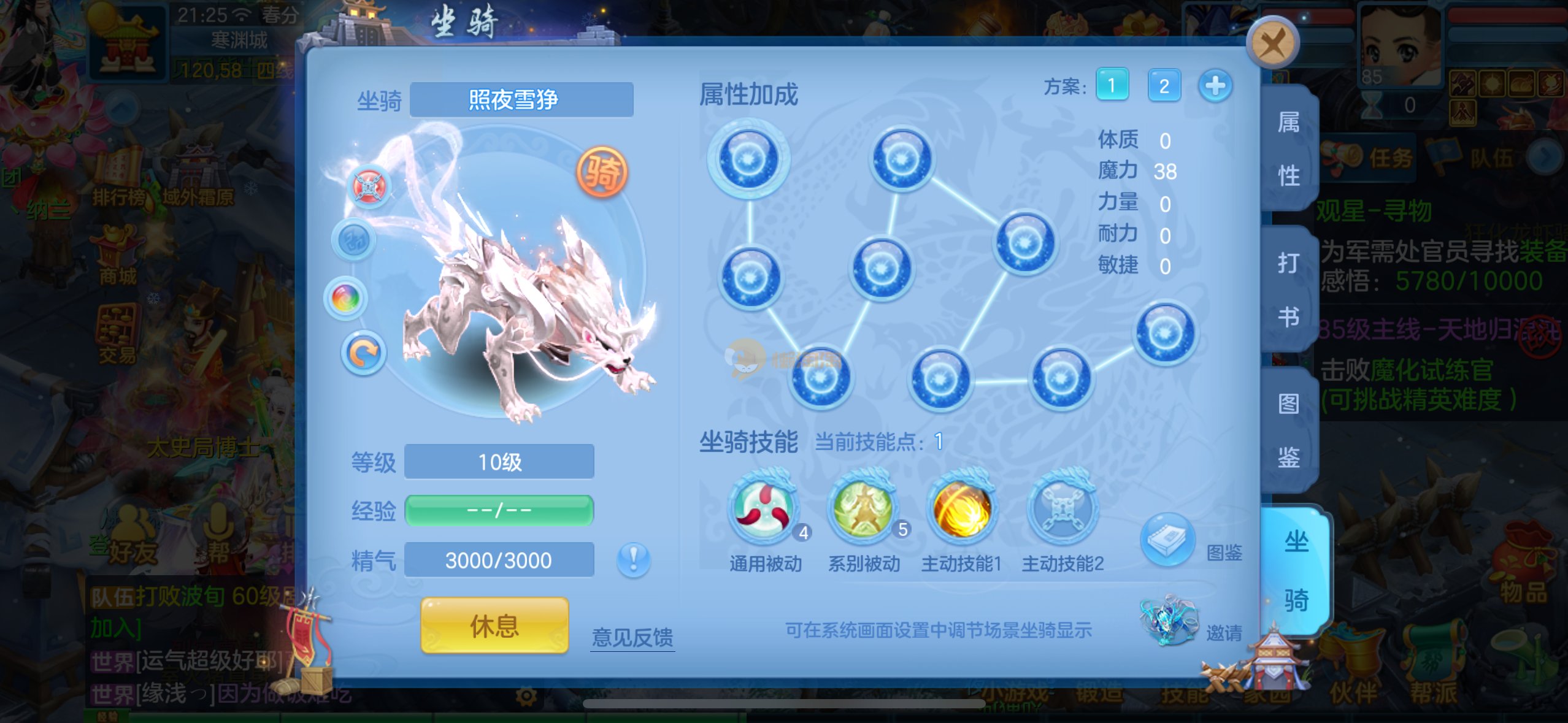The width and height of the screenshot is (1568, 723).
Task: Toggle the orange 骑 ride button
Action: 602,172
